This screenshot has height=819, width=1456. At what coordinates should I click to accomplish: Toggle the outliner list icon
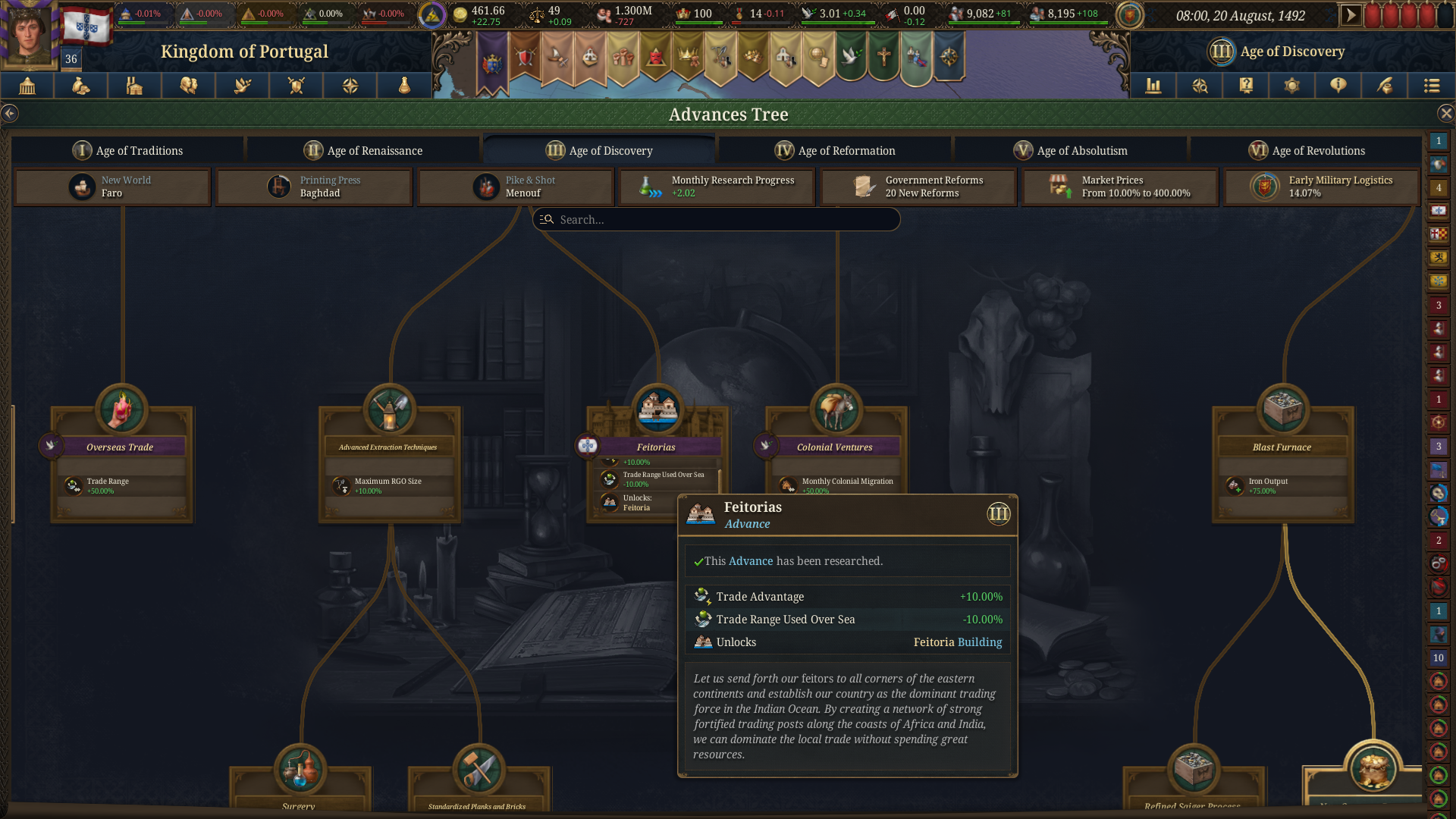click(x=1431, y=86)
